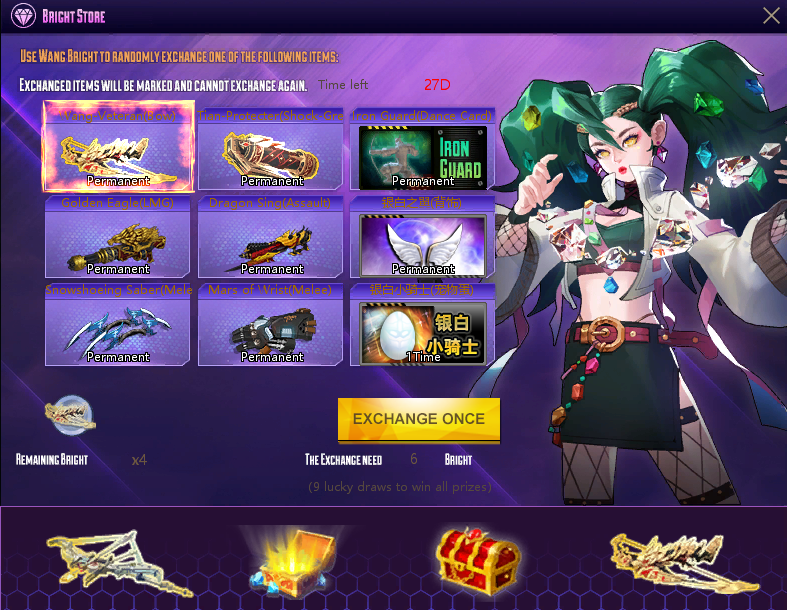
Task: Click the Remaining Bright currency icon
Action: pos(71,415)
